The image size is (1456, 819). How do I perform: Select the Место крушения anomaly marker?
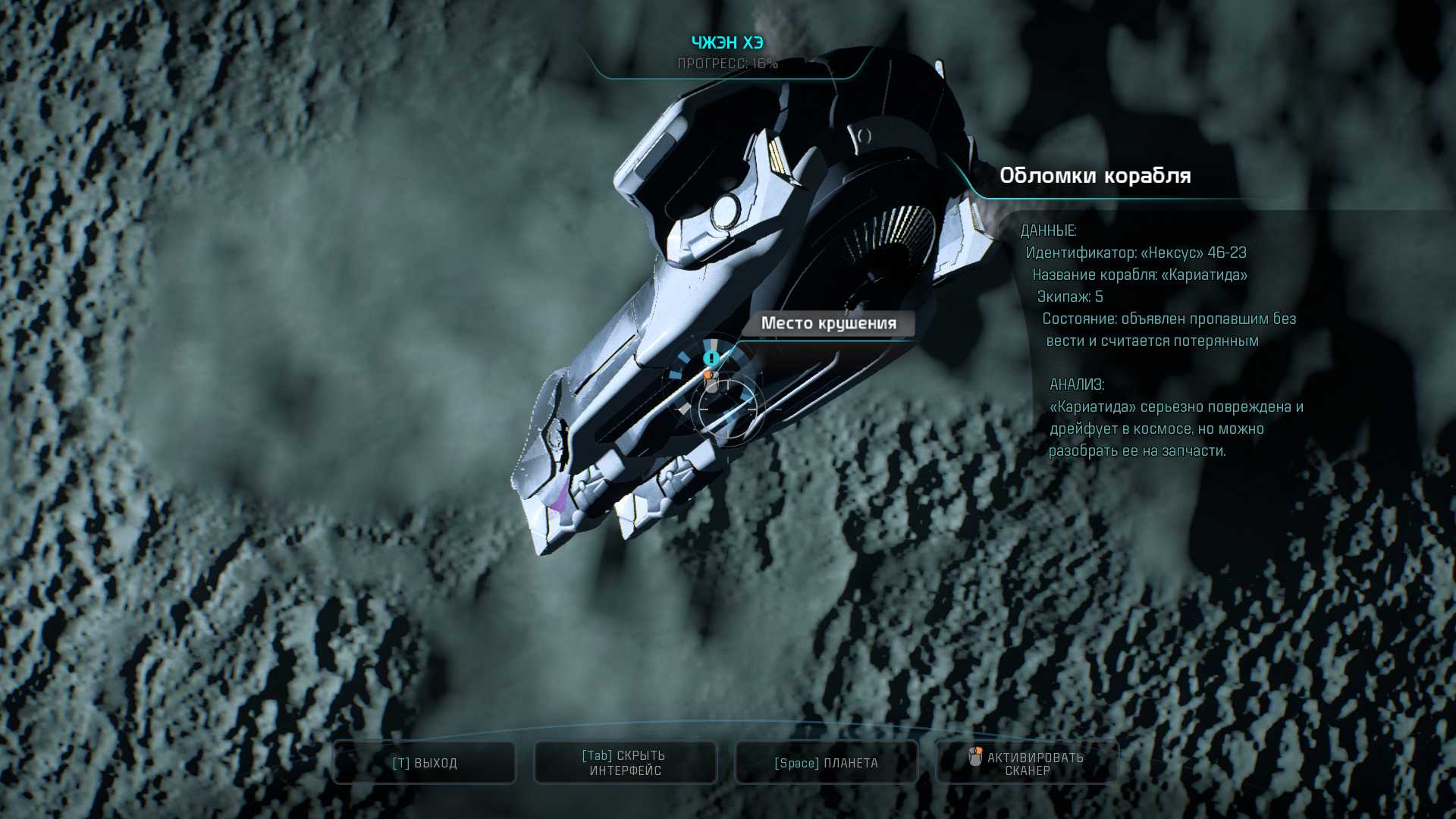pyautogui.click(x=711, y=358)
